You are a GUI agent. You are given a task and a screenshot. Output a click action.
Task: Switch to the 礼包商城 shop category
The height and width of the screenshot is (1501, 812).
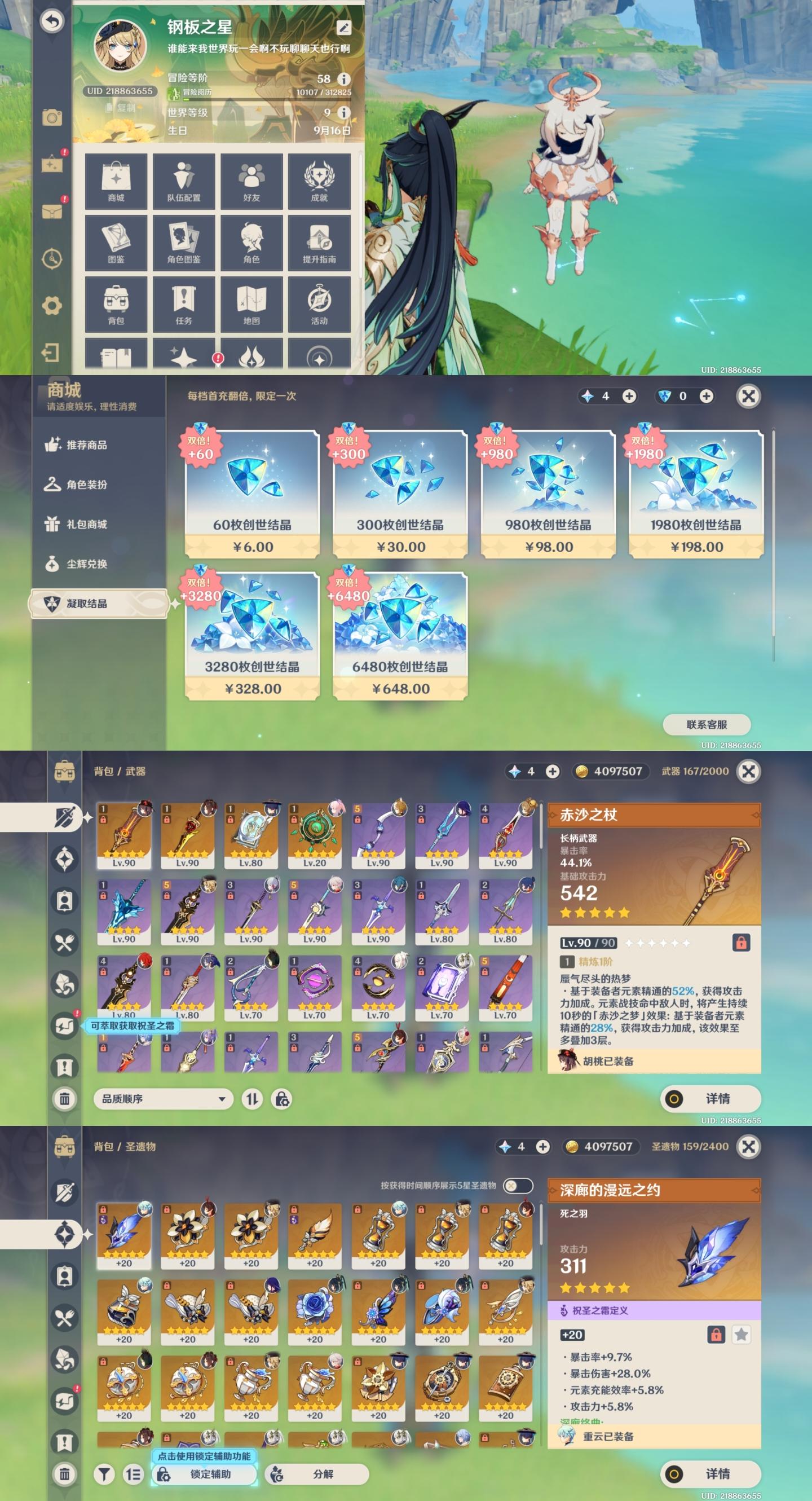click(86, 525)
